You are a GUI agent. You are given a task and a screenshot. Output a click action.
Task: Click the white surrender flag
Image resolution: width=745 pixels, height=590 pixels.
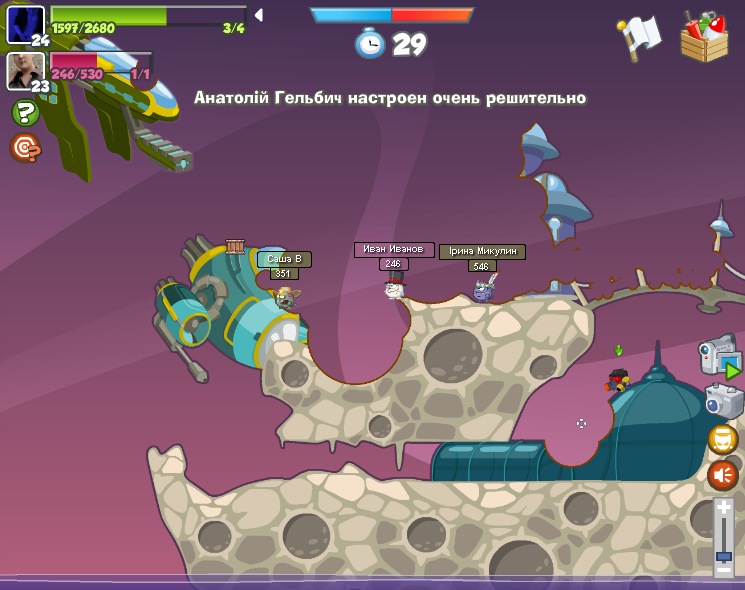[641, 36]
